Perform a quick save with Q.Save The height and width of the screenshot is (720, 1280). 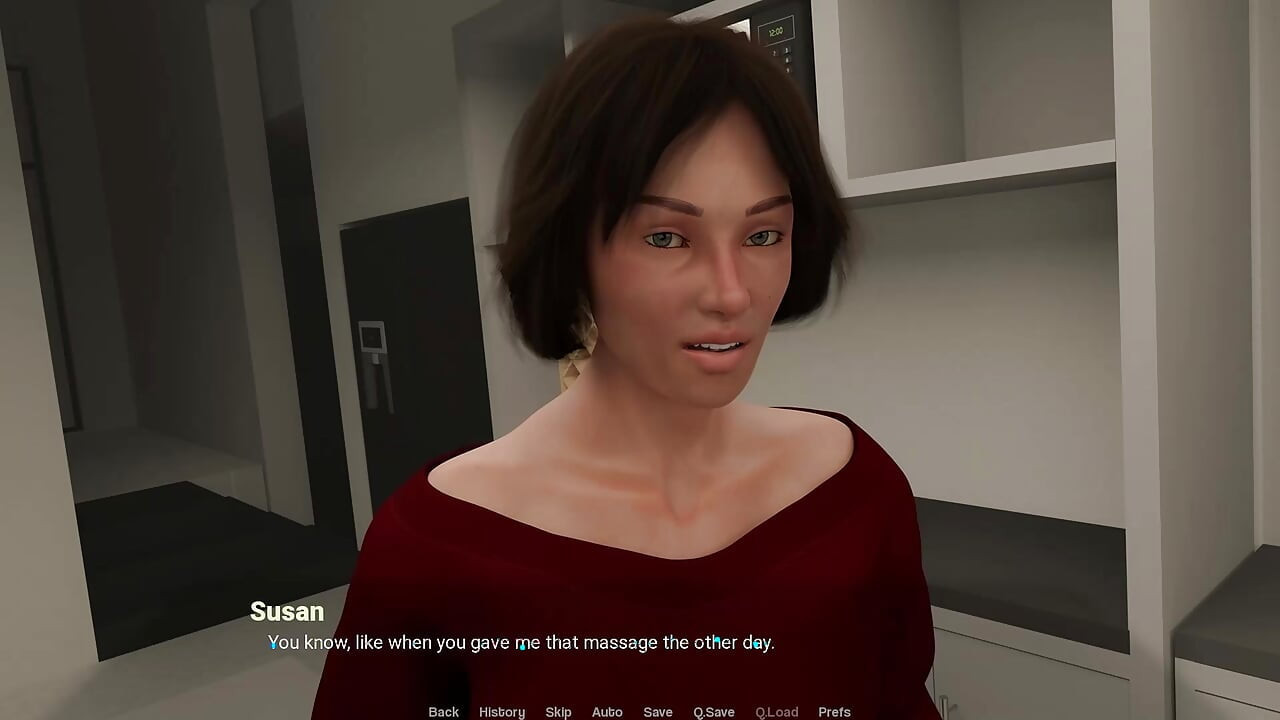713,711
